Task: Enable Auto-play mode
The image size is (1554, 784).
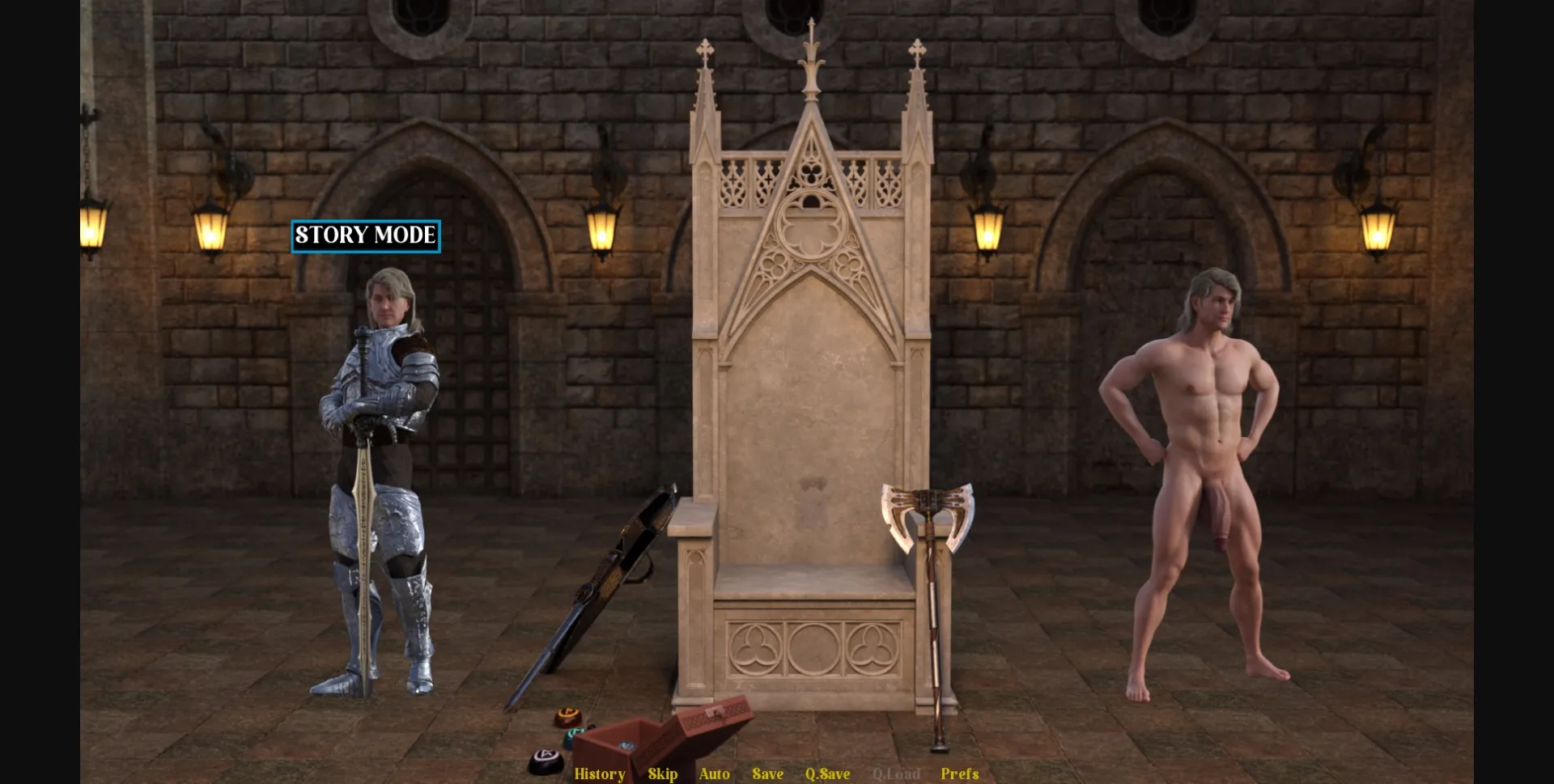Action: [714, 773]
